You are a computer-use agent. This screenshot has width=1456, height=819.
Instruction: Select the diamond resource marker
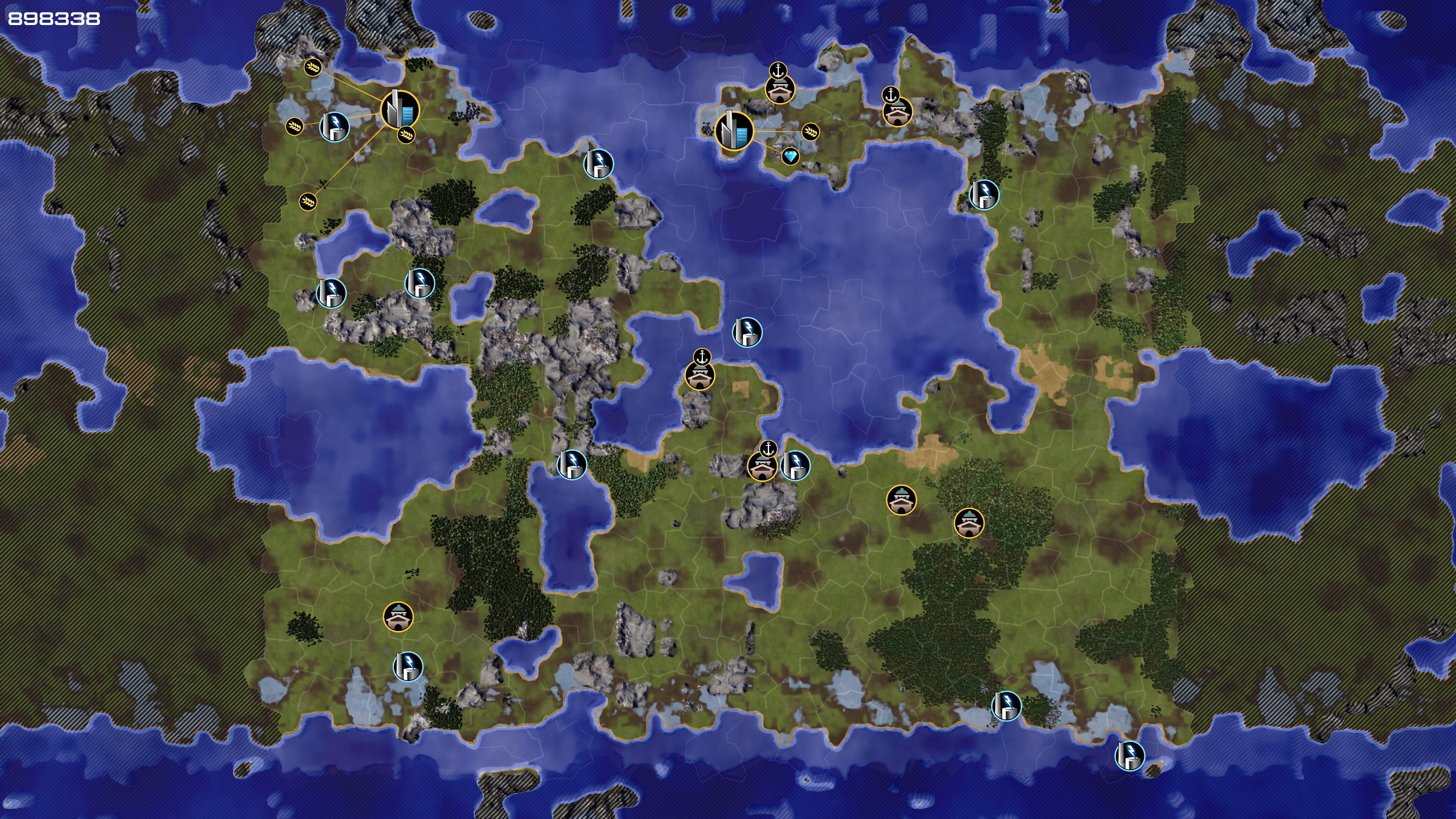tap(790, 156)
